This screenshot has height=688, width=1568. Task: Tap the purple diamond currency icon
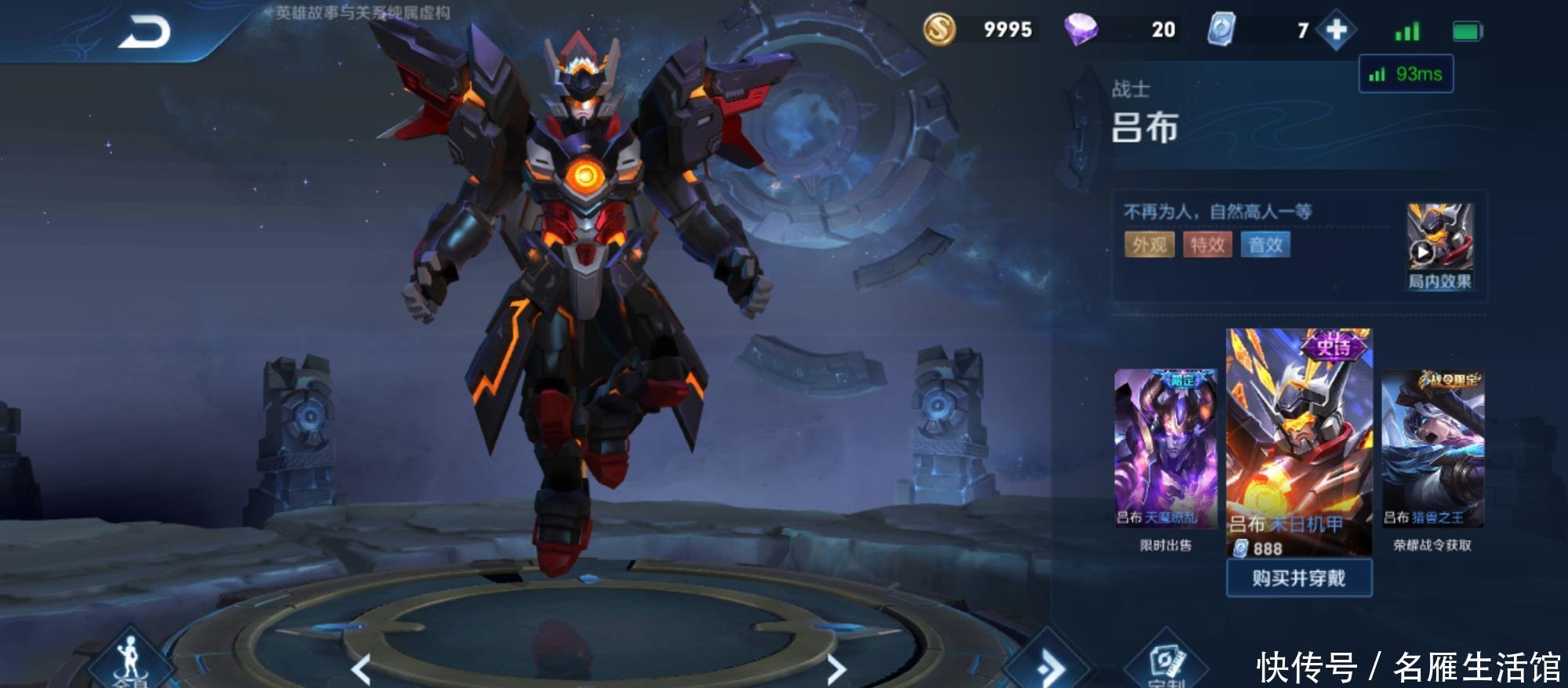click(1080, 30)
